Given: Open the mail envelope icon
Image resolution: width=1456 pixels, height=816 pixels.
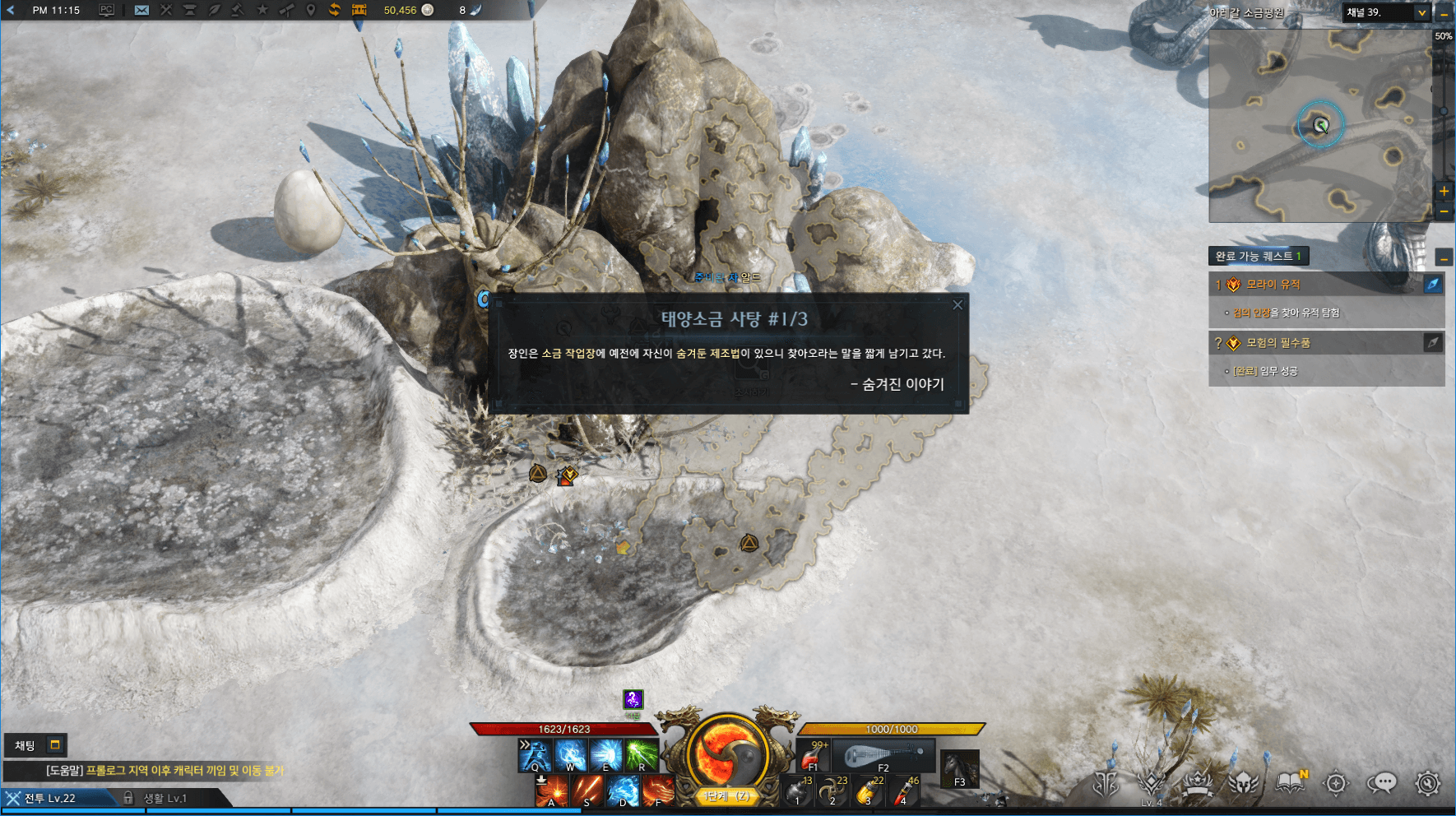Looking at the screenshot, I should (x=141, y=10).
